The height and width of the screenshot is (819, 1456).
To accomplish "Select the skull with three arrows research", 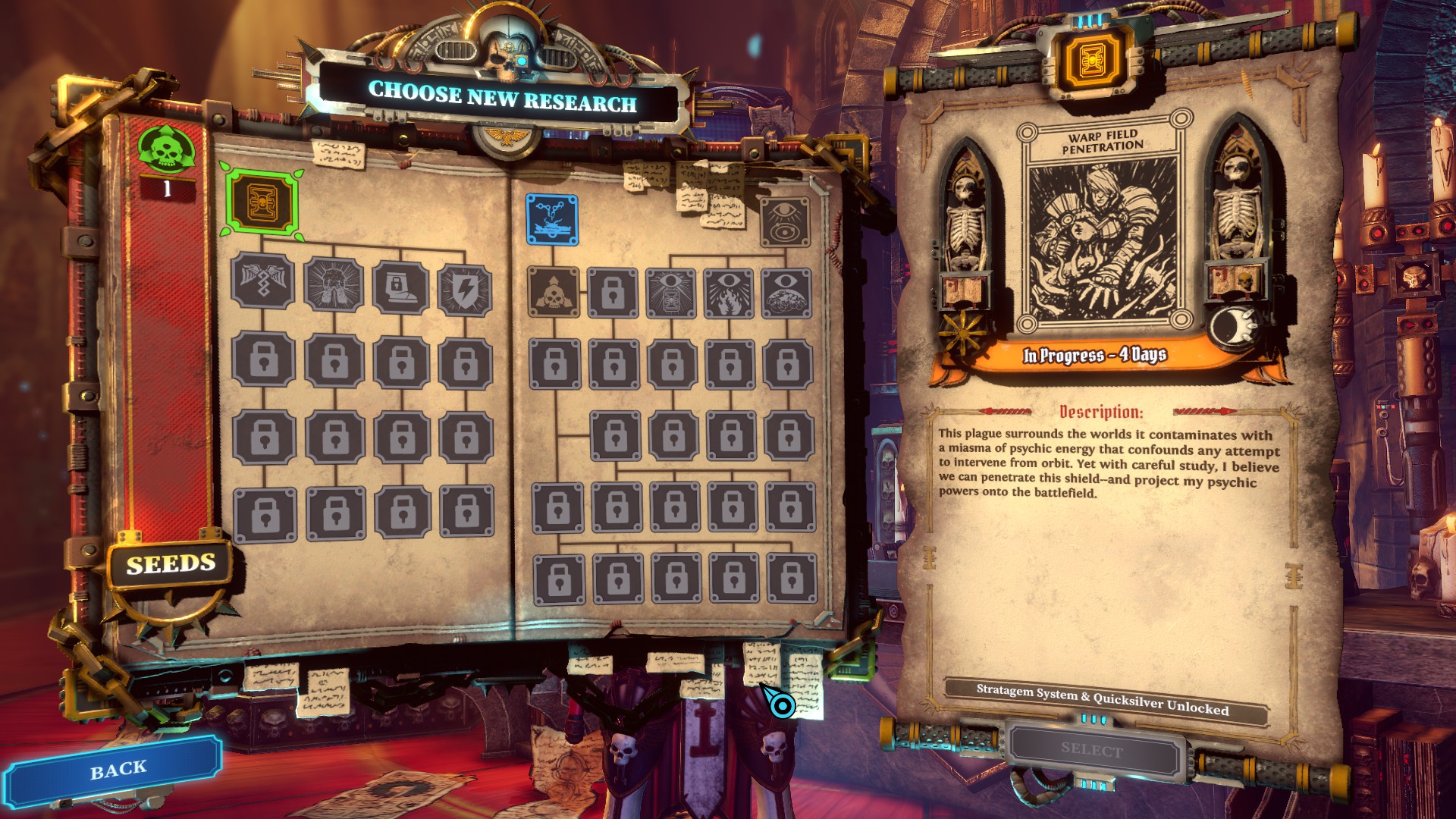I will coord(554,292).
